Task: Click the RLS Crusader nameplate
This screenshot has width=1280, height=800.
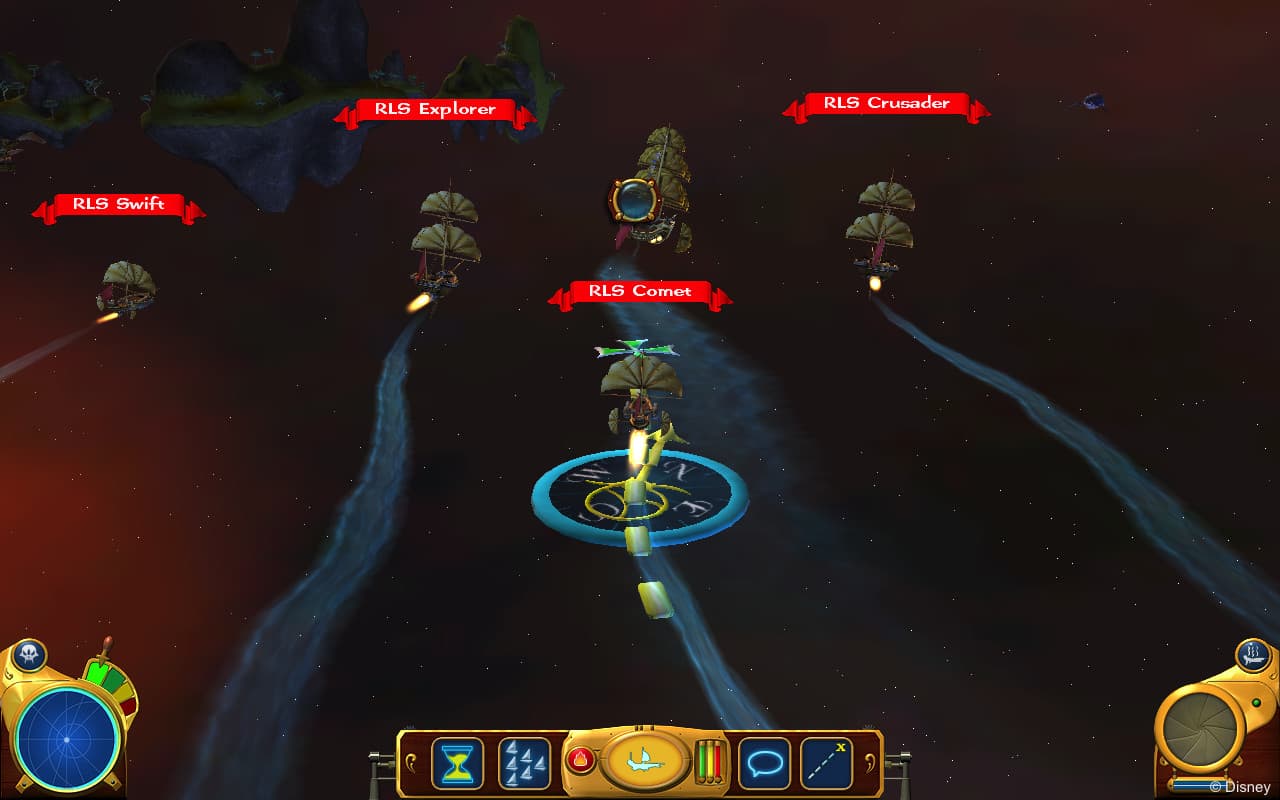Action: tap(885, 103)
